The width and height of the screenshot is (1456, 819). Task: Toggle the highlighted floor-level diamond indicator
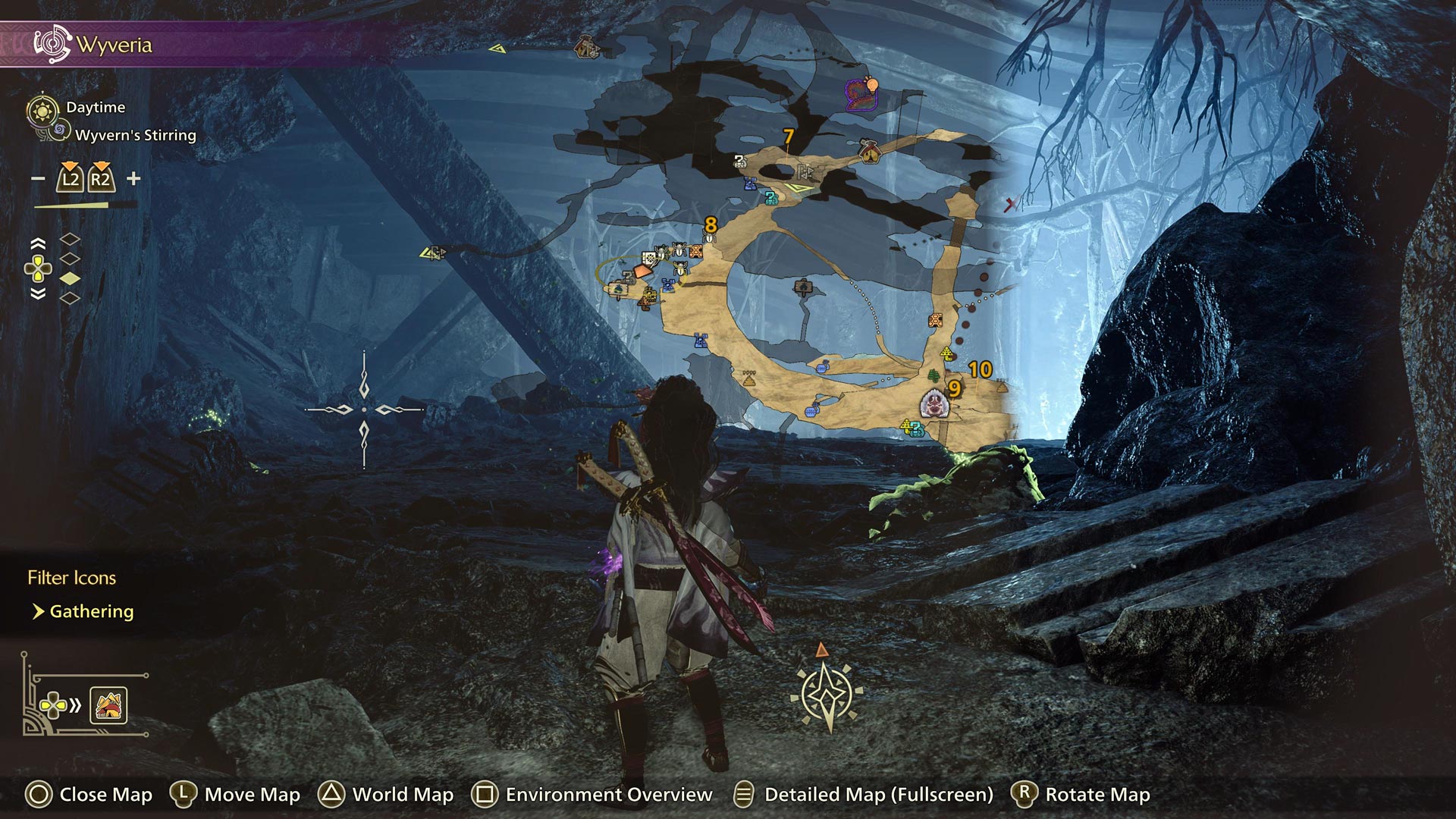[70, 278]
